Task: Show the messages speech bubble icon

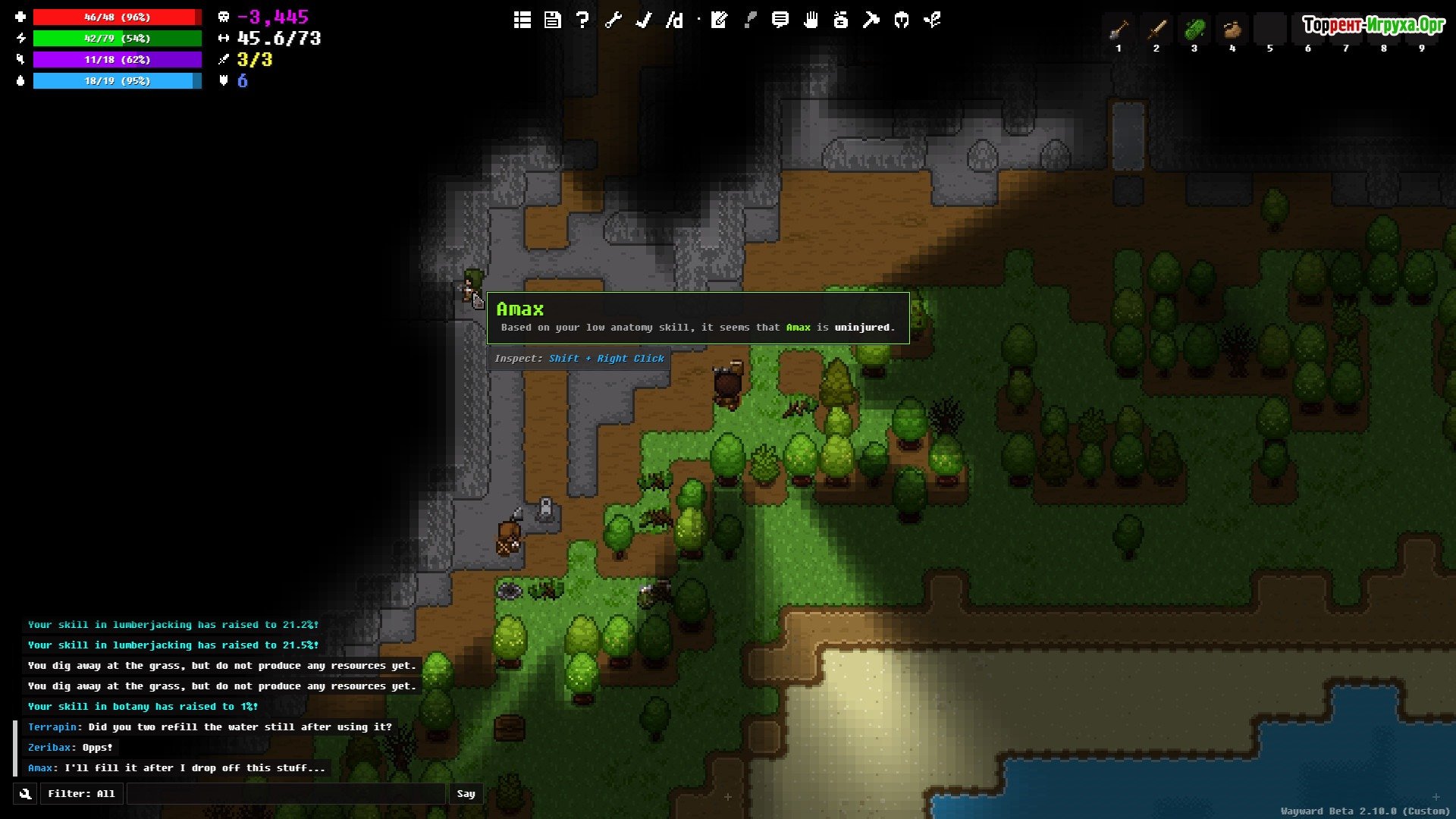Action: (x=780, y=20)
